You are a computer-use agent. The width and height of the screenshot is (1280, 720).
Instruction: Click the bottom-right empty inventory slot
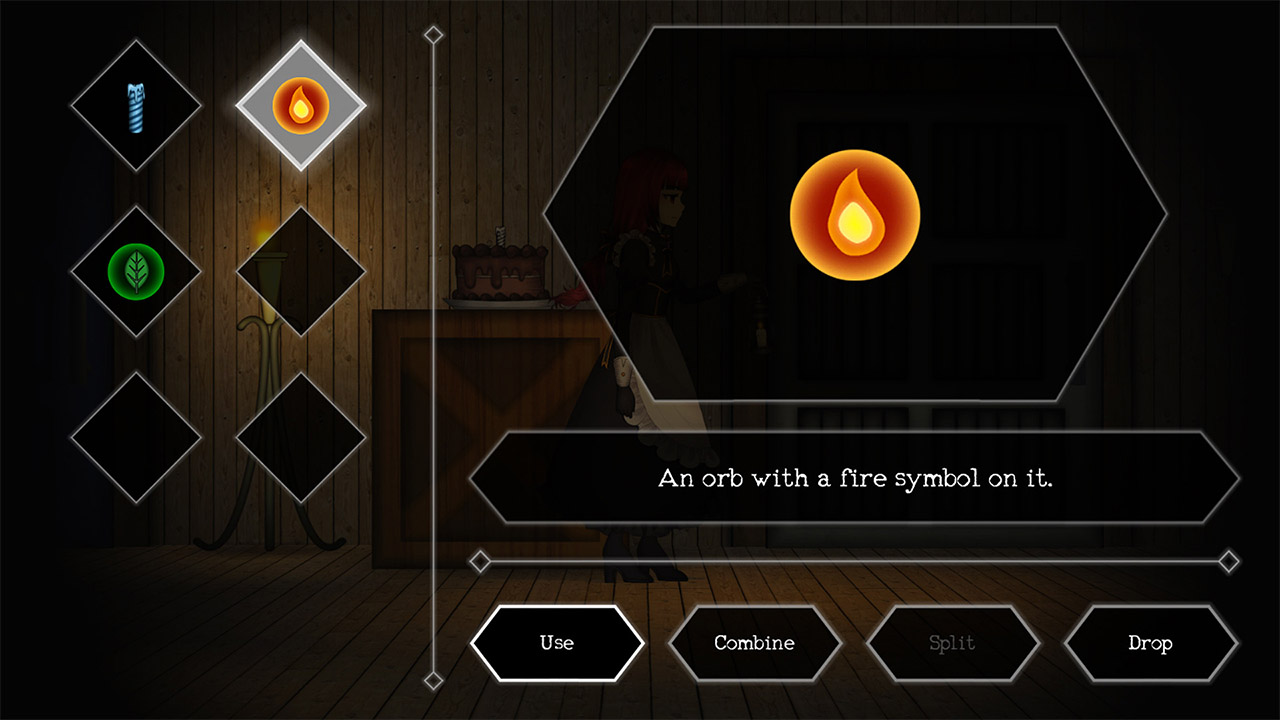coord(300,435)
